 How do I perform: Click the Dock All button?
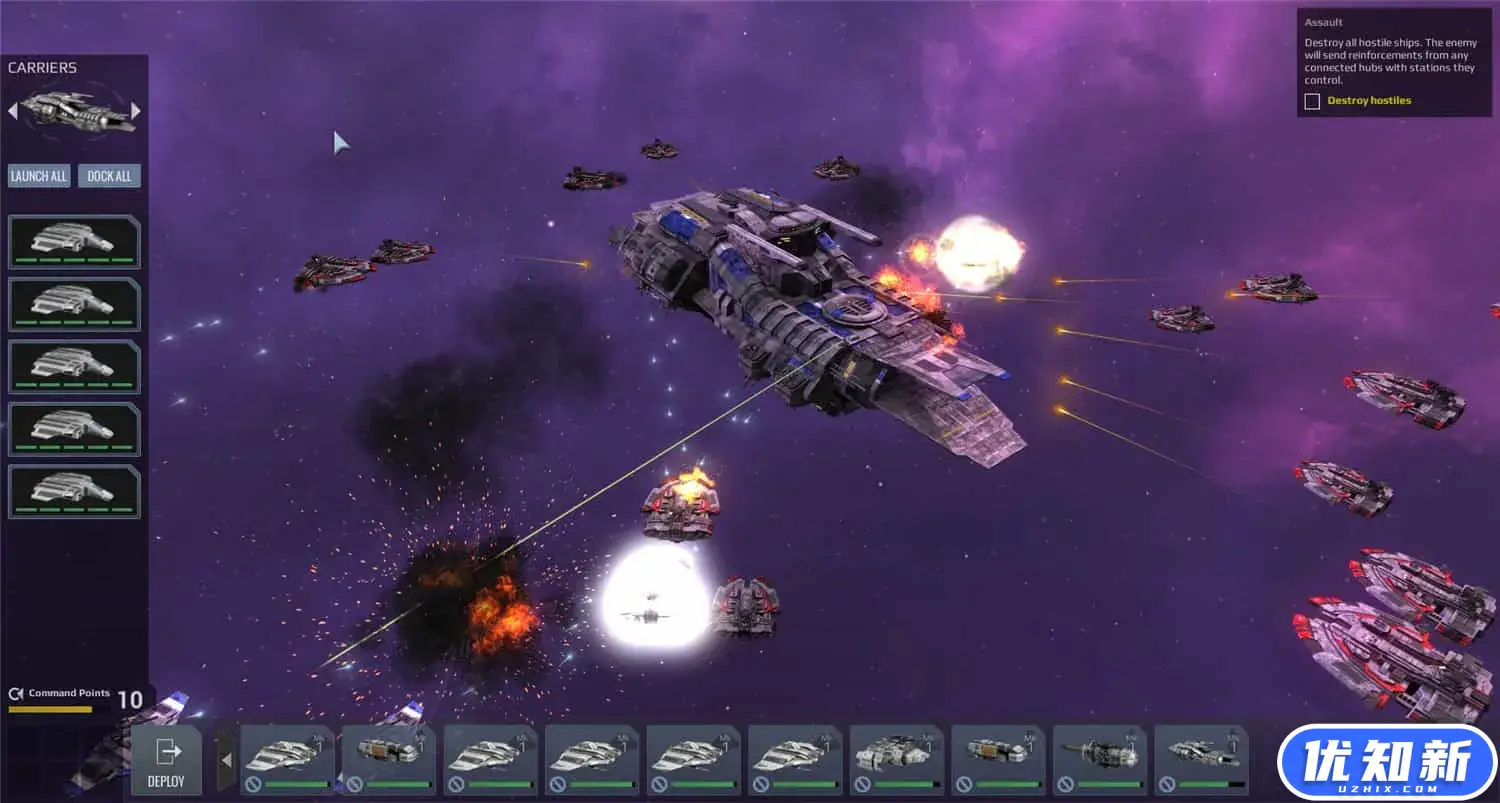109,176
